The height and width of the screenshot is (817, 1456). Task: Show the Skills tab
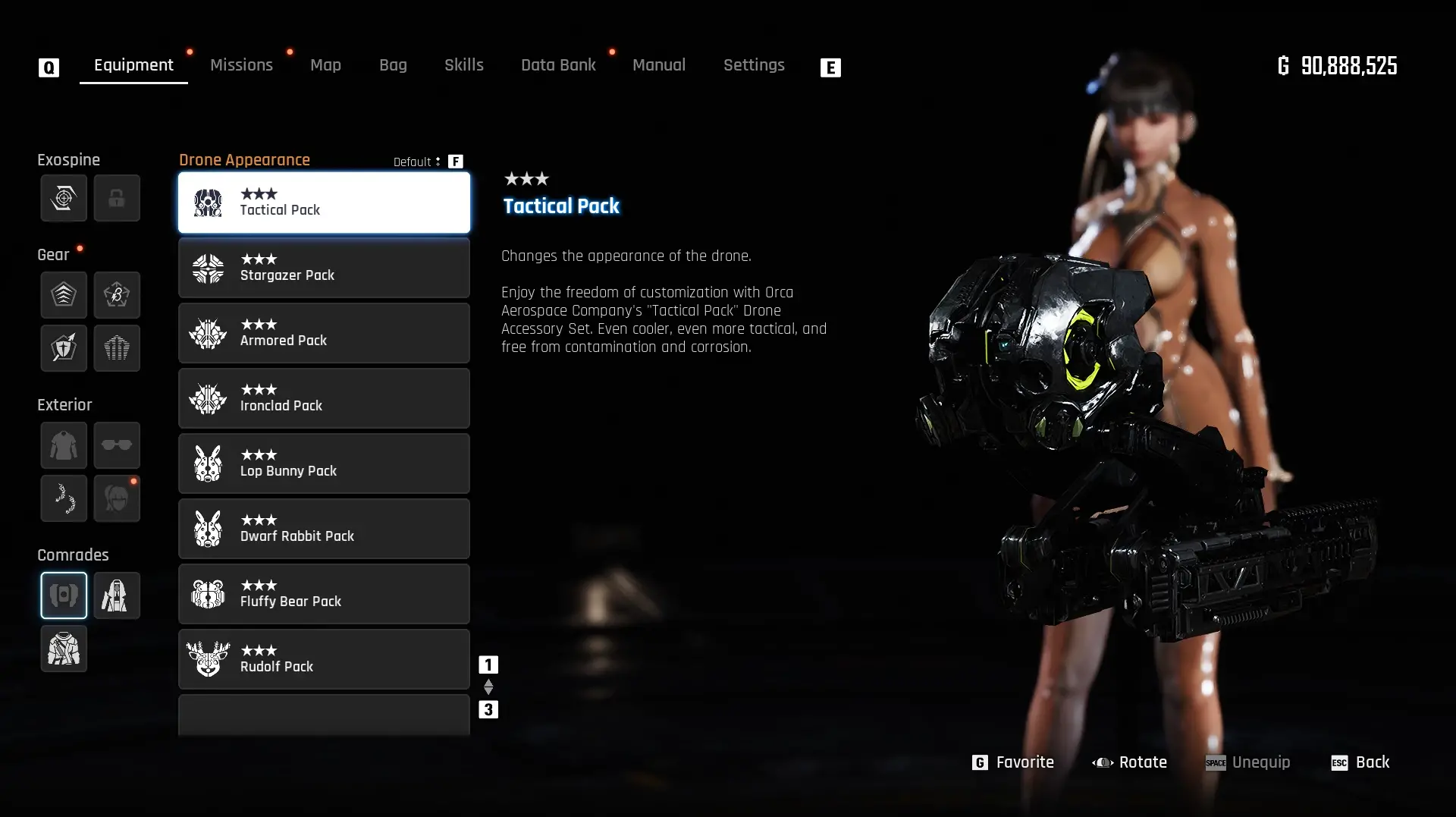pos(463,65)
